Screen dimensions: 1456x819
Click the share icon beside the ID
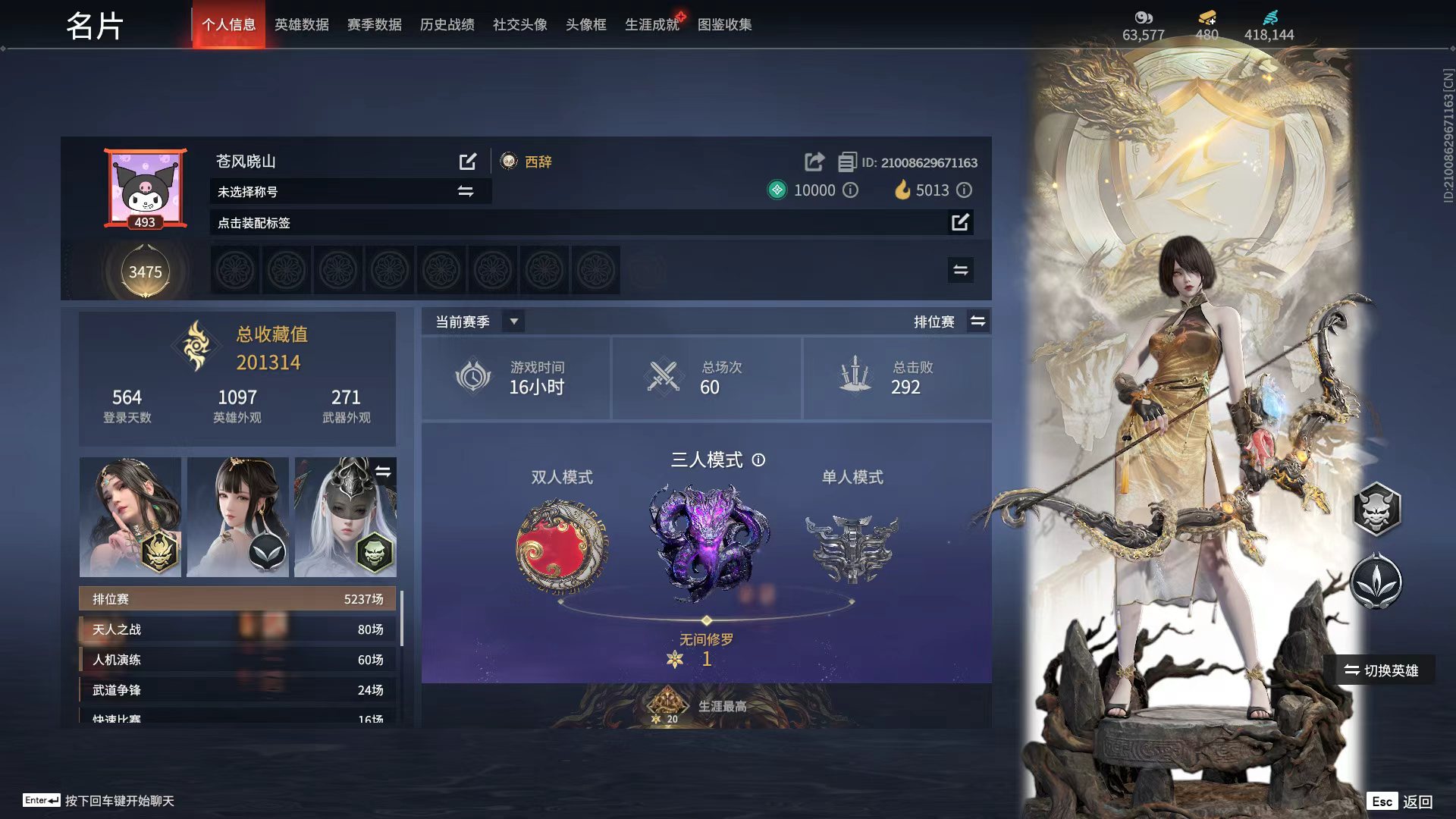click(814, 162)
